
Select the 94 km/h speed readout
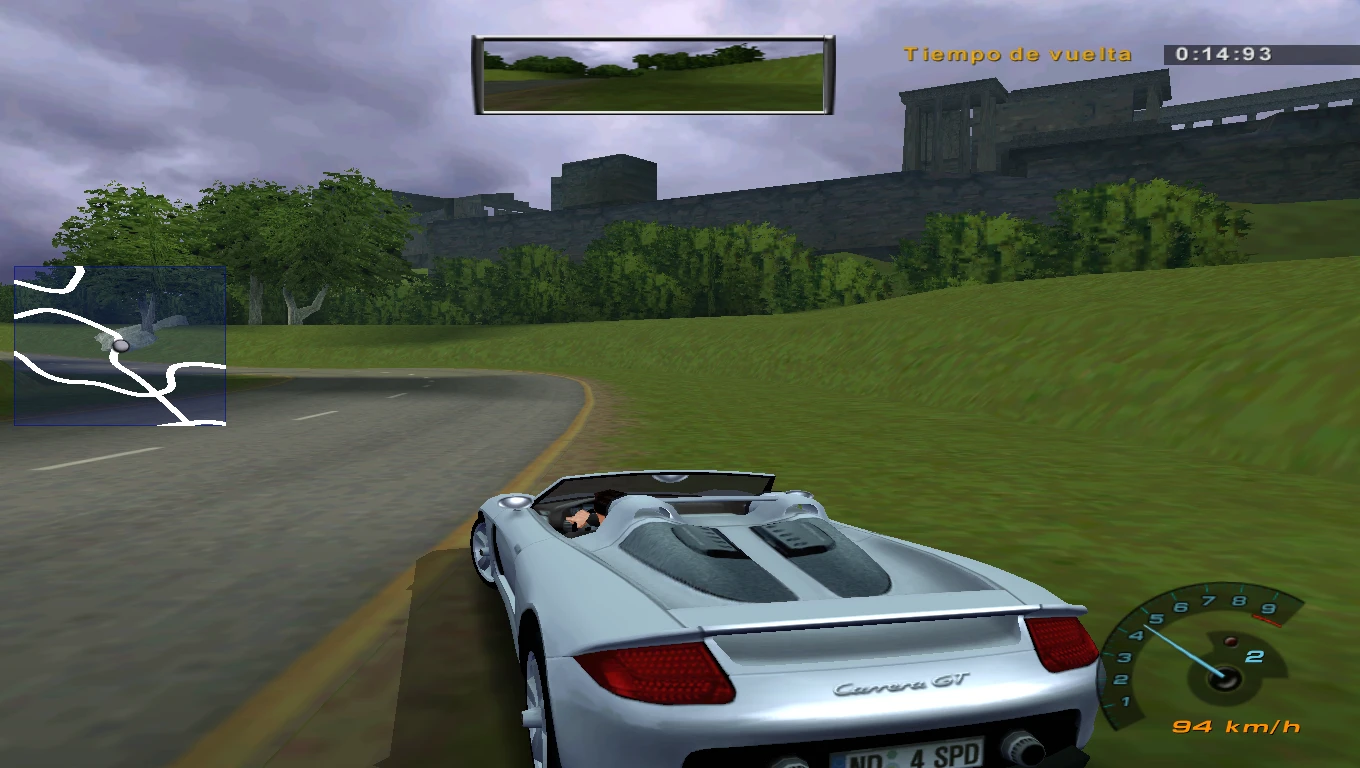click(x=1237, y=726)
